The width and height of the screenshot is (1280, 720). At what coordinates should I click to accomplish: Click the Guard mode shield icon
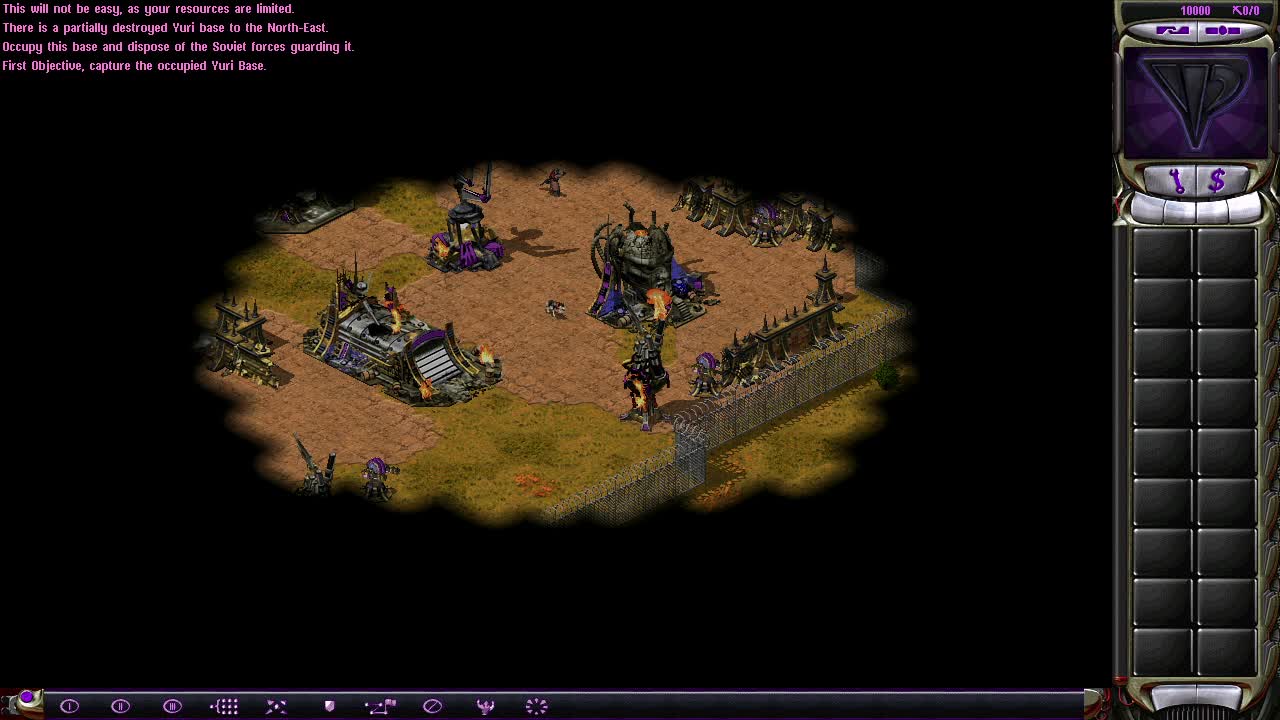click(328, 705)
